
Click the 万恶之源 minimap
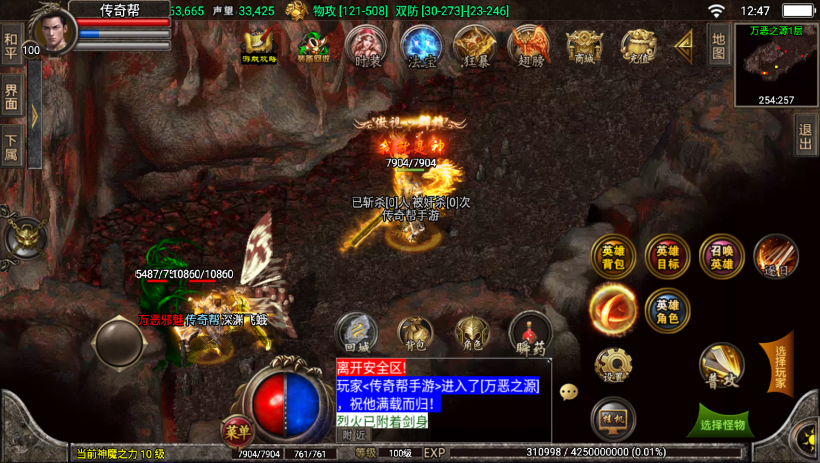(x=776, y=65)
